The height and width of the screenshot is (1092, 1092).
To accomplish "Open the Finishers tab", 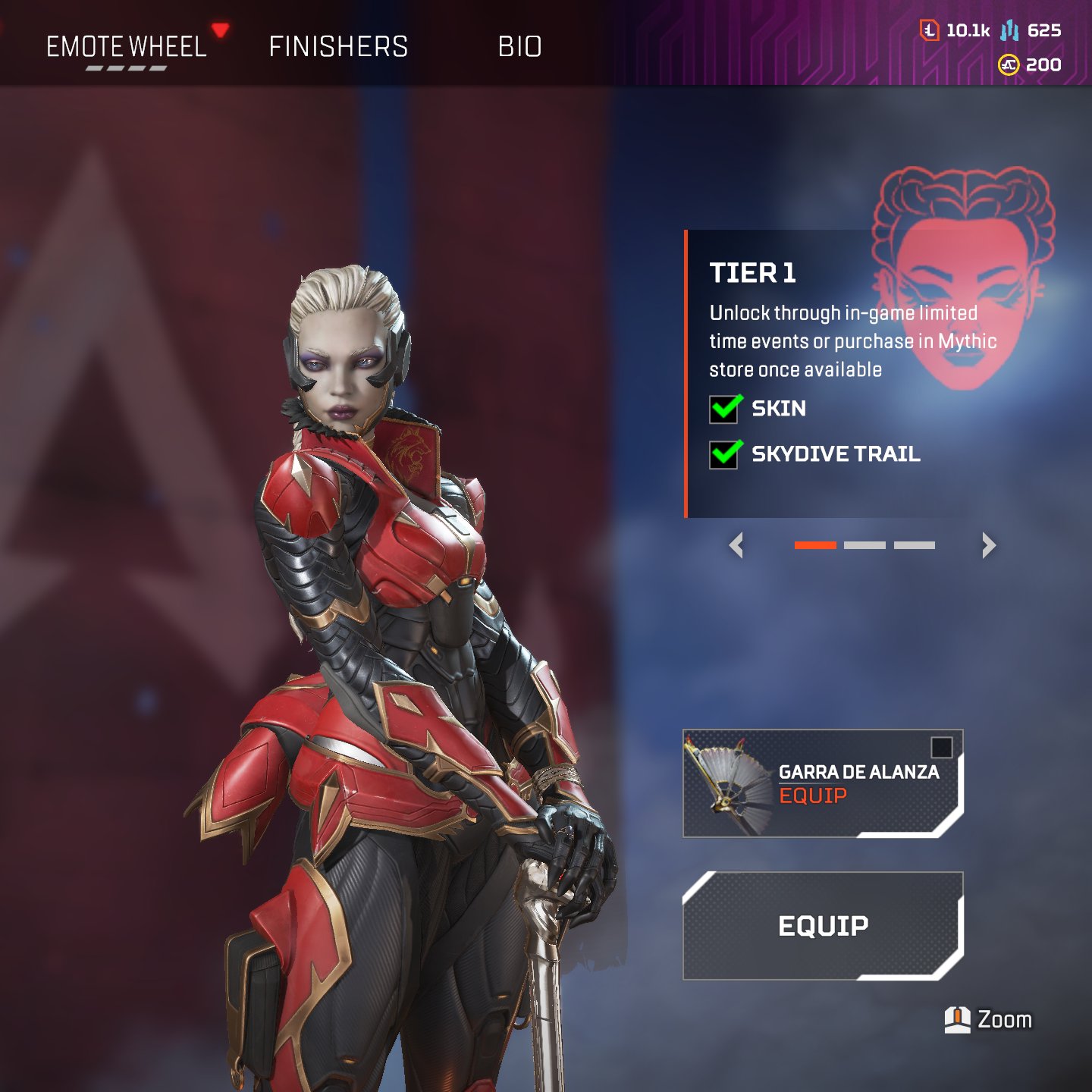I will coord(338,47).
